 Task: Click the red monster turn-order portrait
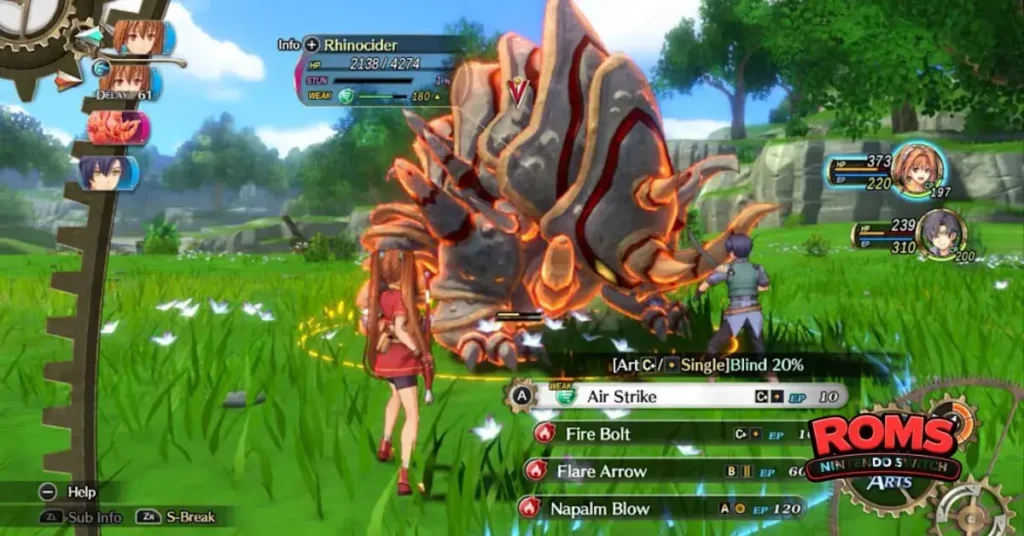point(117,128)
